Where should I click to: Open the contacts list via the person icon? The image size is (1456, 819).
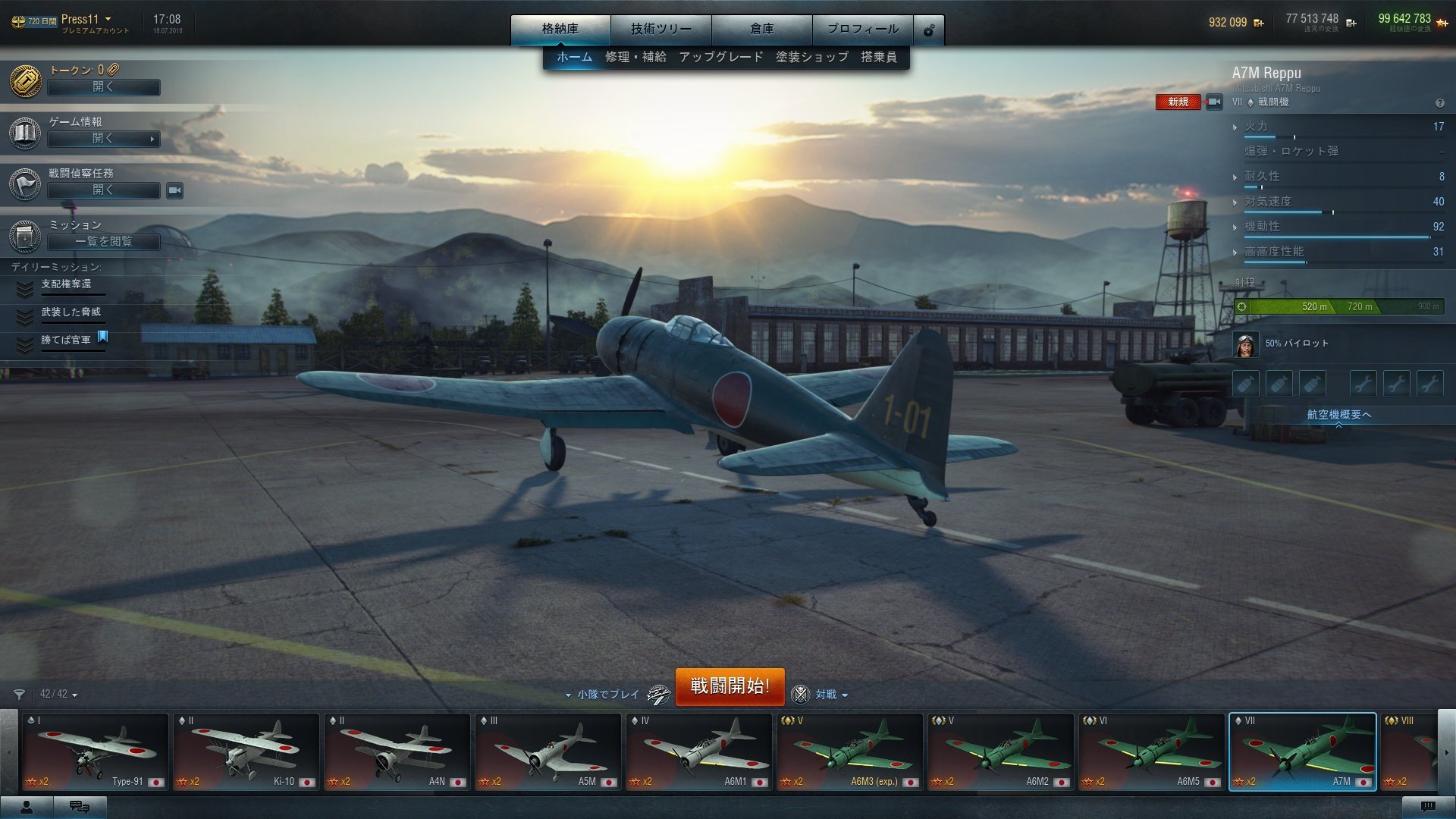coord(27,806)
